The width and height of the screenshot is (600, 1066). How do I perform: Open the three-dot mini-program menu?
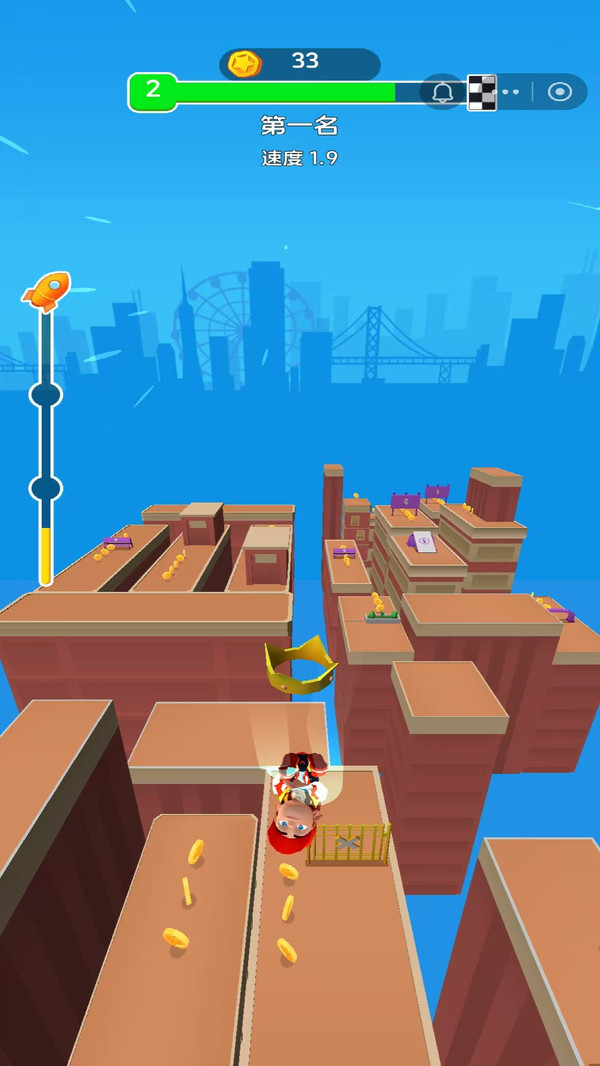tap(510, 92)
